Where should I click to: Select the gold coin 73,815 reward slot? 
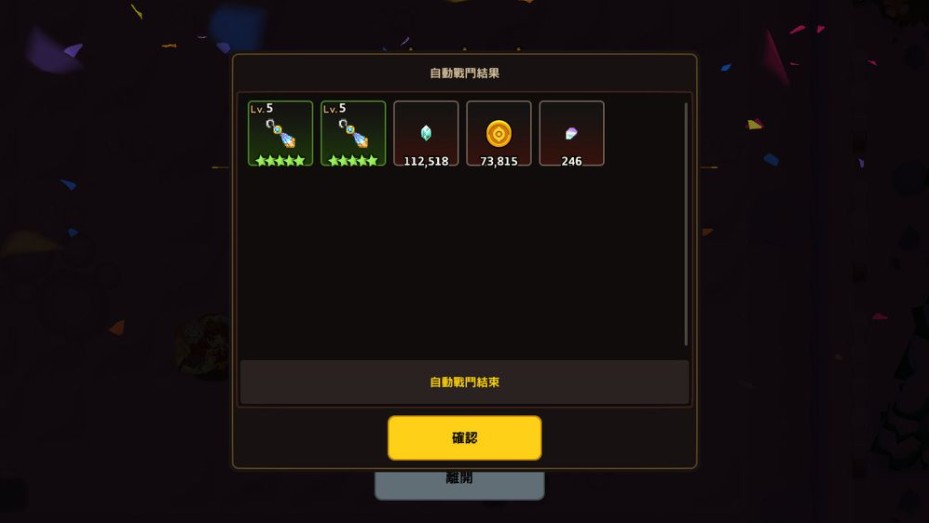[499, 133]
